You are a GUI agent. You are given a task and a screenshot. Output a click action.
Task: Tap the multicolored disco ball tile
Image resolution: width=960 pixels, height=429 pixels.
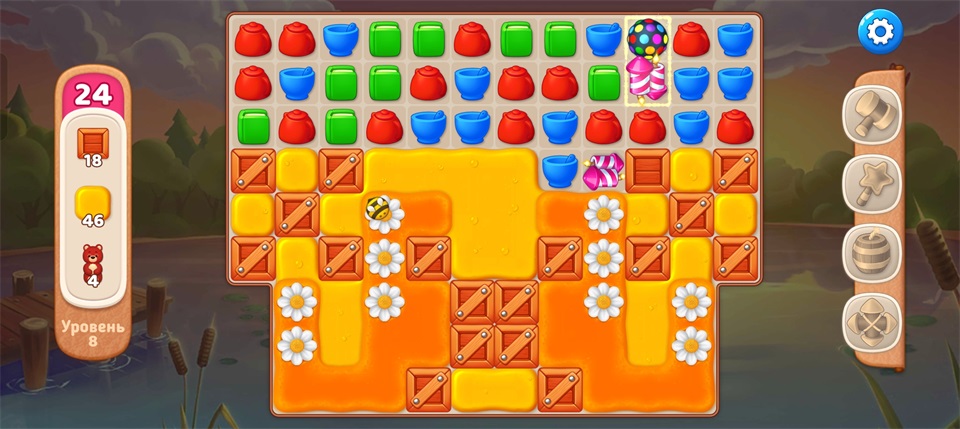pos(647,38)
